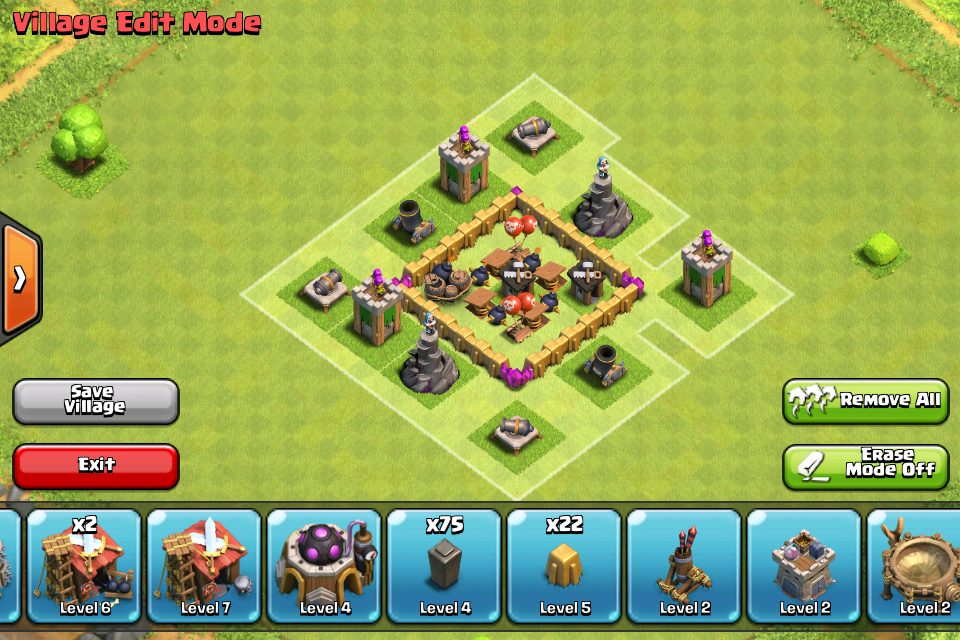Save the village layout
Screen dimensions: 960x640
[x=96, y=400]
